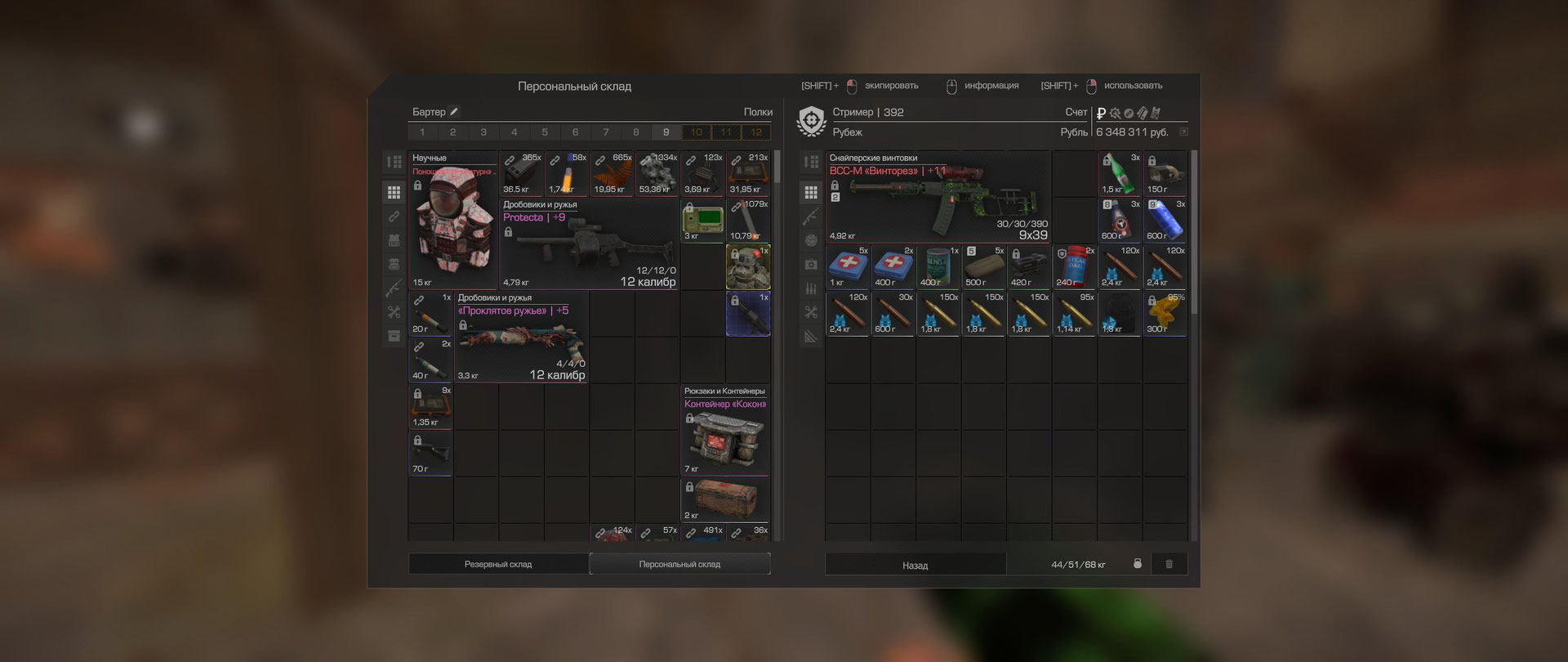Image resolution: width=1568 pixels, height=662 pixels.
Task: Switch to shelf number 1
Action: (422, 132)
